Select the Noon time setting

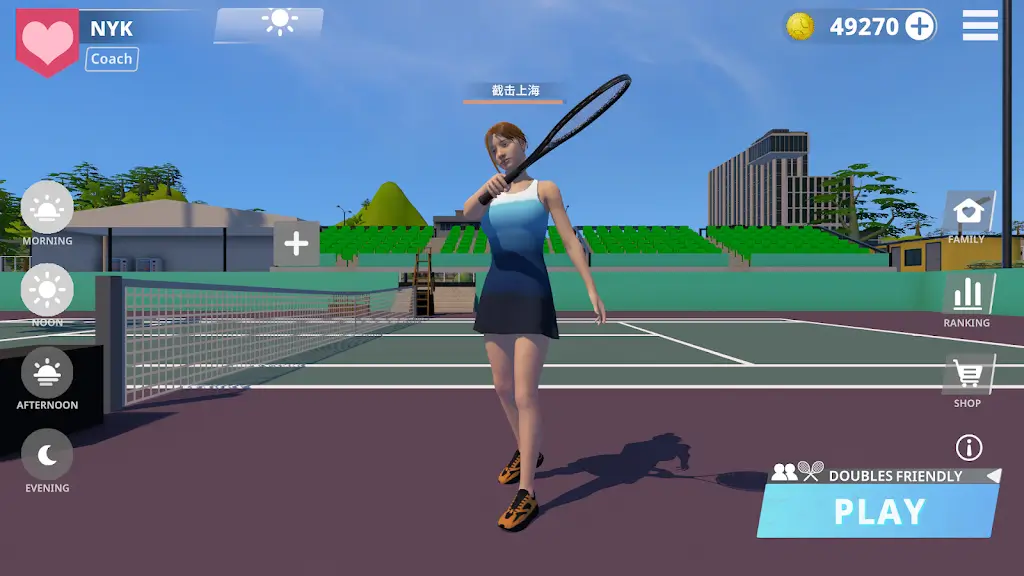tap(47, 294)
